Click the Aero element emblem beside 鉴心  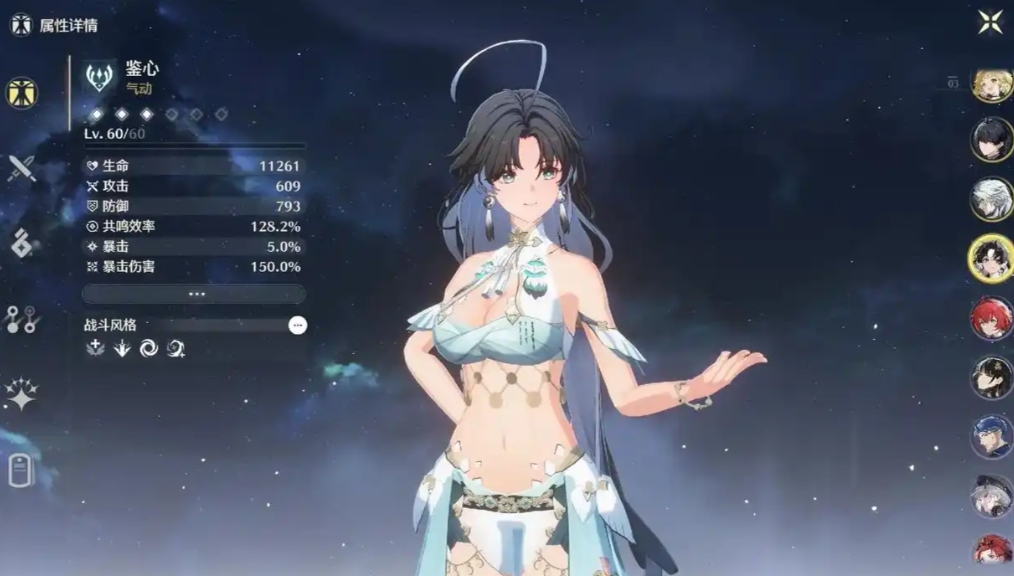99,77
